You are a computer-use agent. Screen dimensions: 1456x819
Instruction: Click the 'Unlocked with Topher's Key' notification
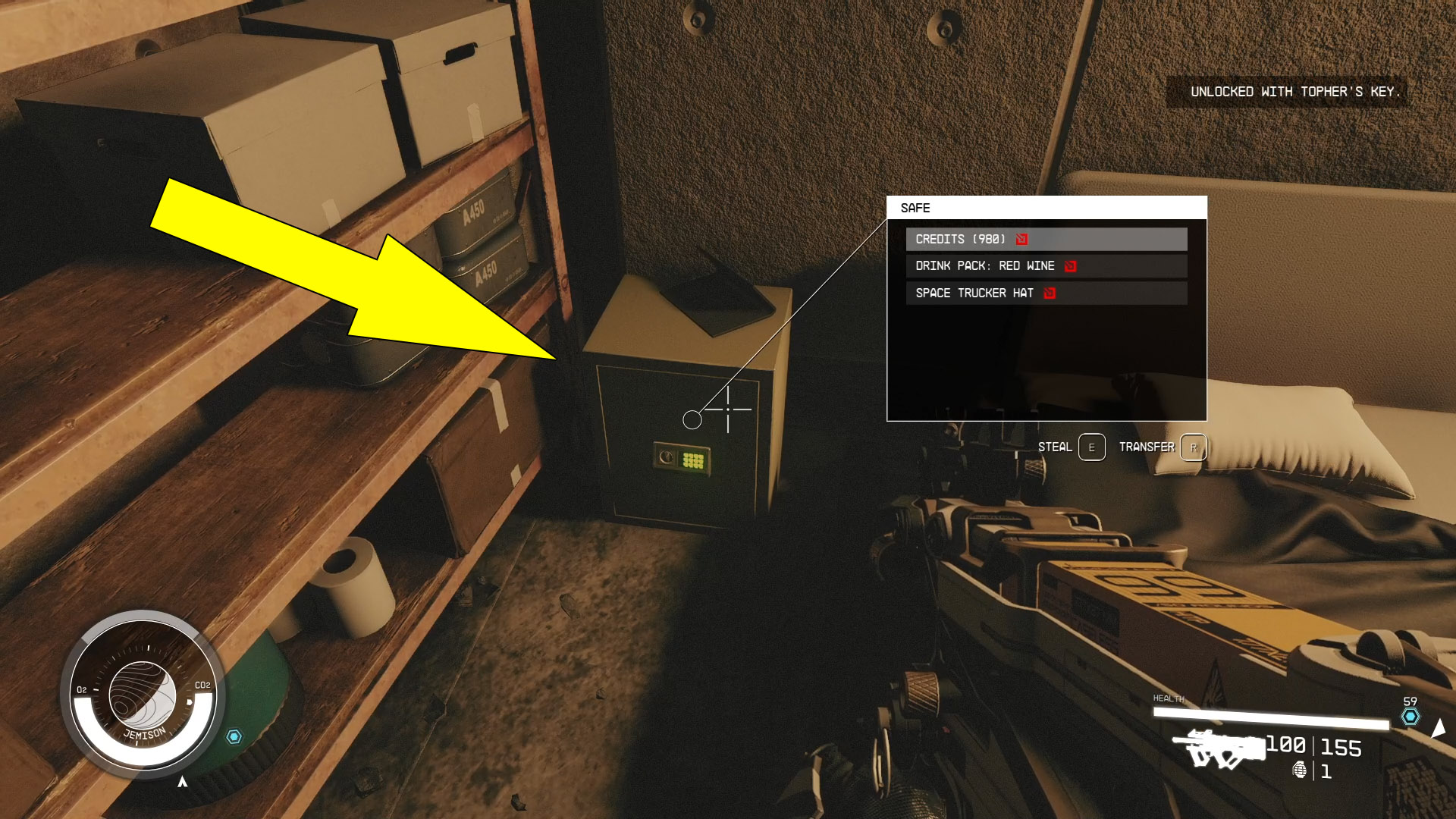pos(1297,93)
